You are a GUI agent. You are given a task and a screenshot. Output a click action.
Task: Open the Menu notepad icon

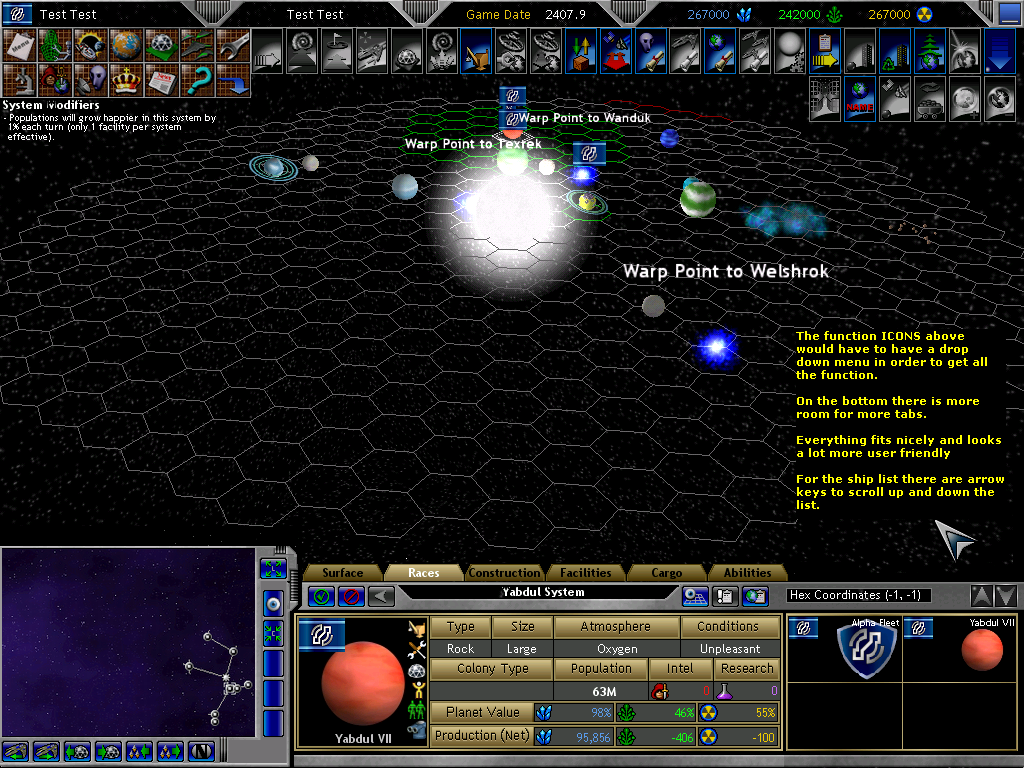21,46
